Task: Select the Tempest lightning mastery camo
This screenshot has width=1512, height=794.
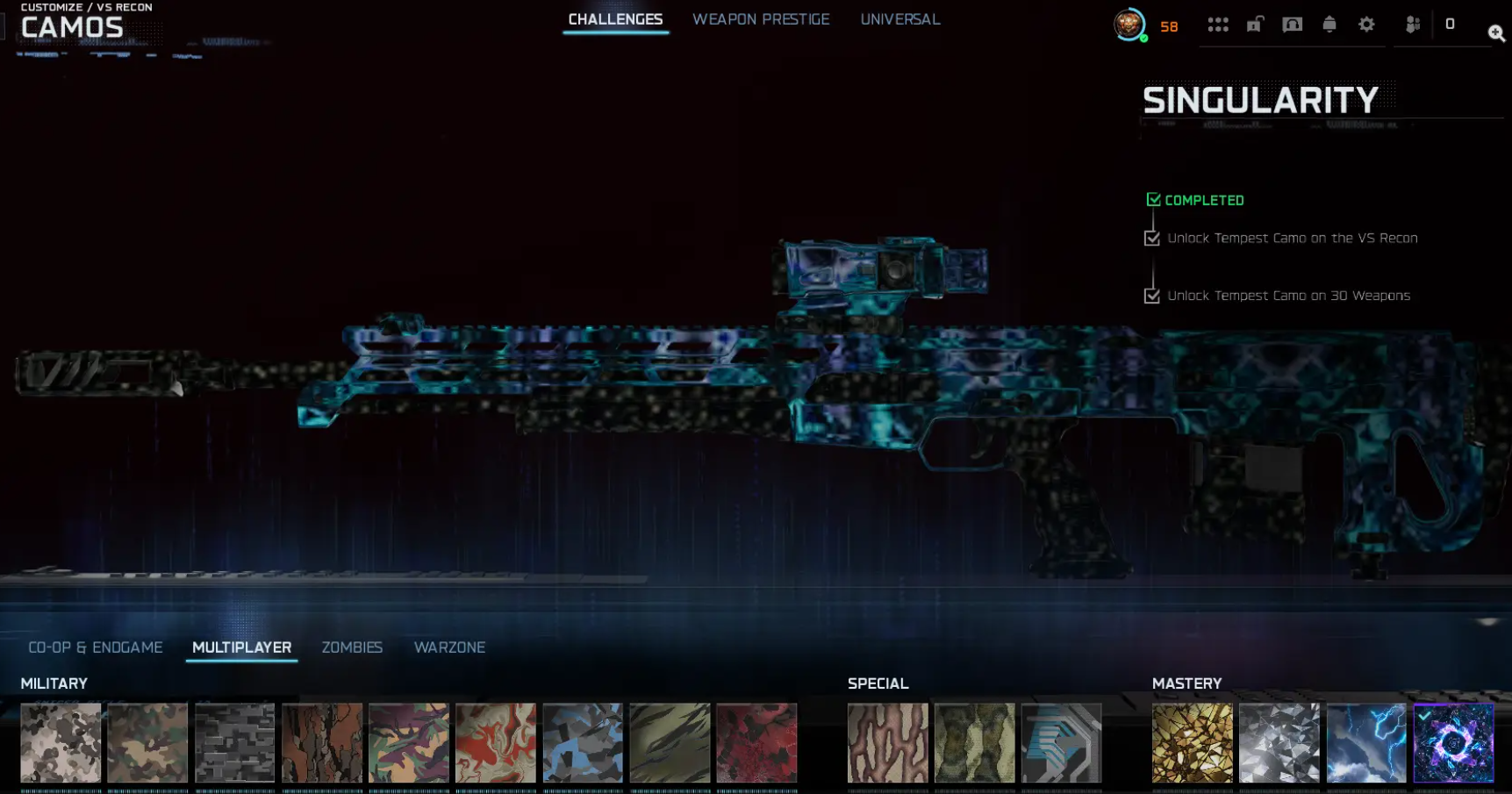Action: click(1365, 743)
